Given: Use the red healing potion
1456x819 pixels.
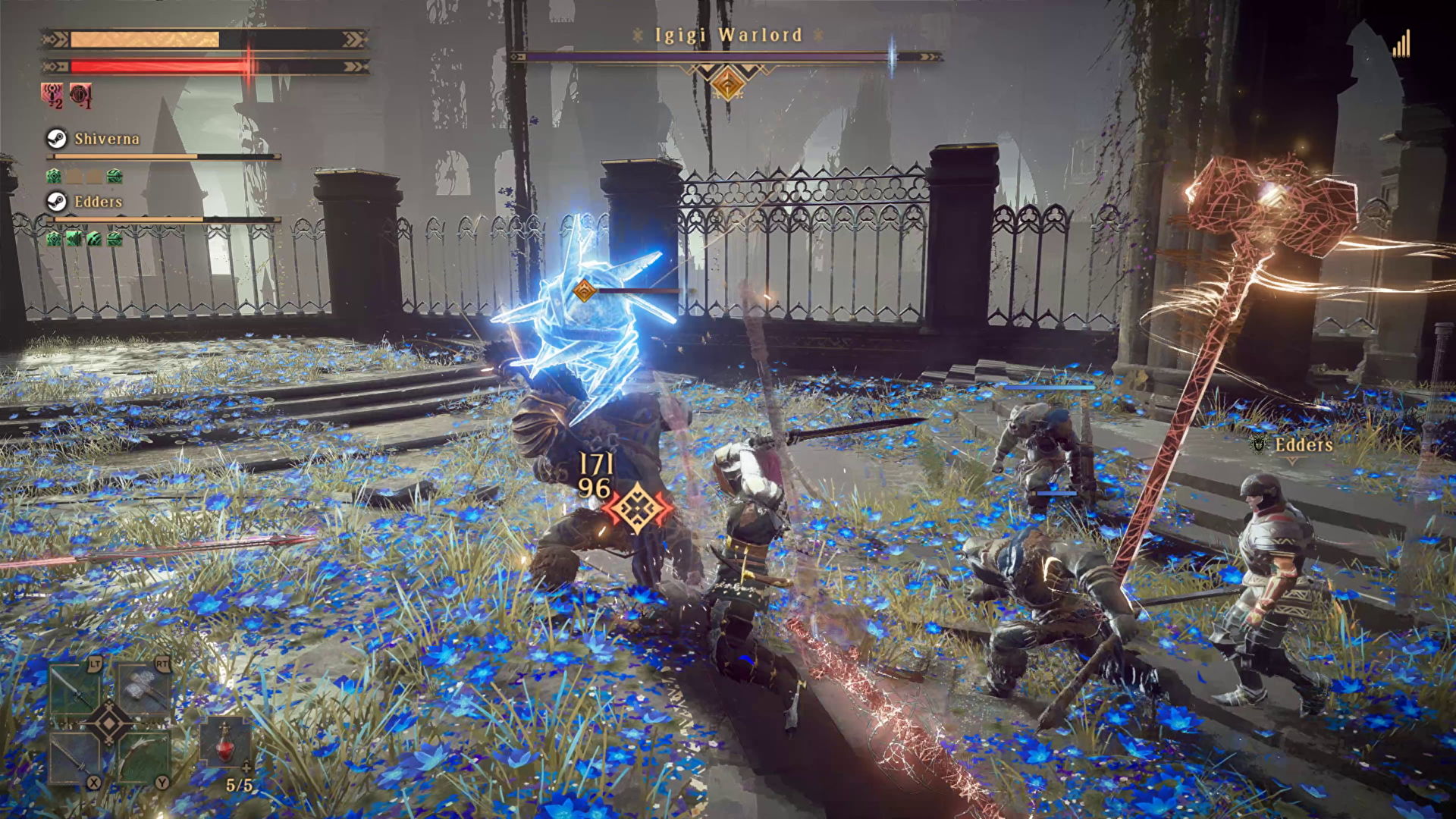Looking at the screenshot, I should point(224,742).
